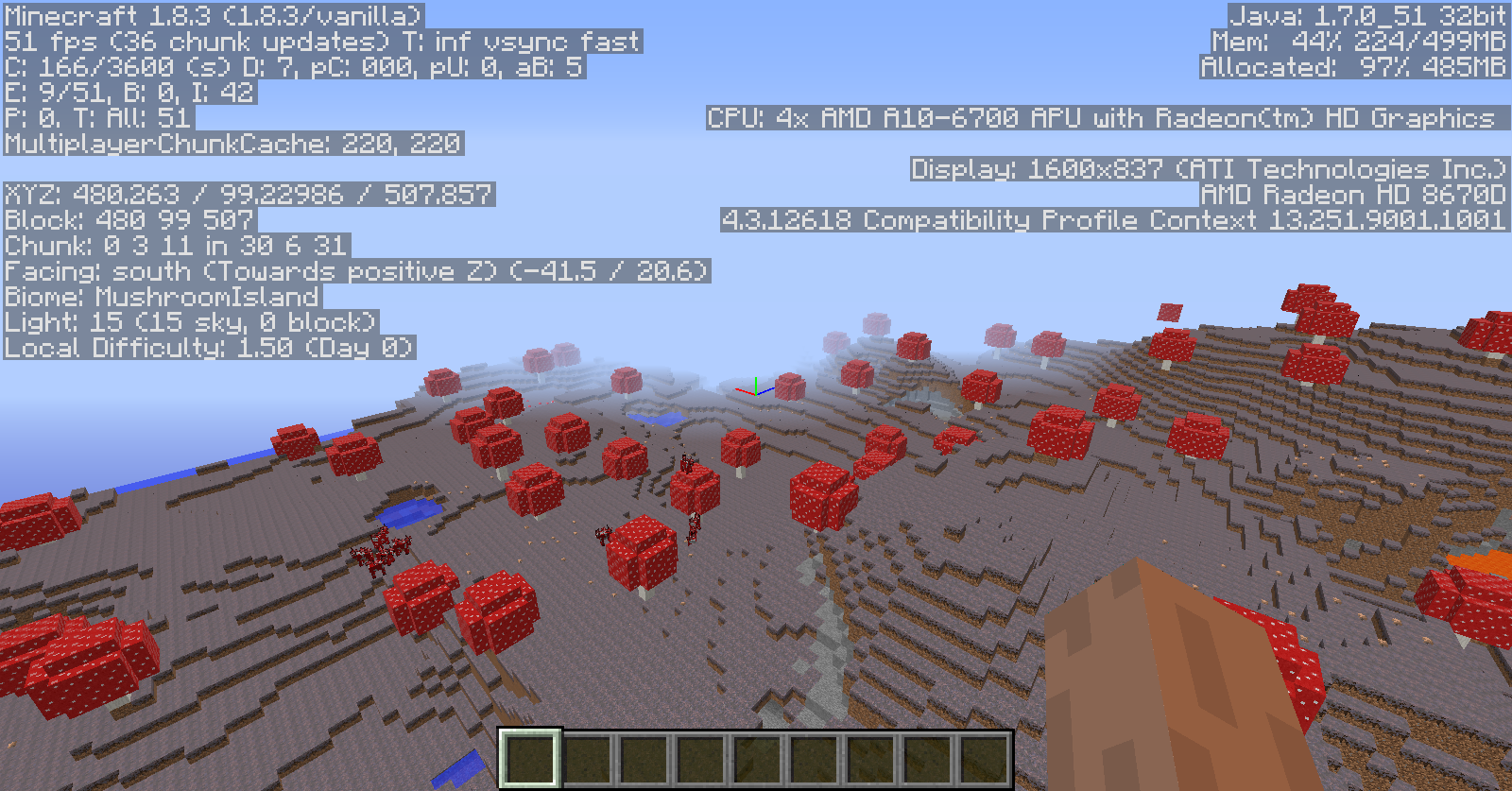Click the FPS counter line showing 51 fps
Image resolution: width=1512 pixels, height=791 pixels.
click(x=321, y=43)
